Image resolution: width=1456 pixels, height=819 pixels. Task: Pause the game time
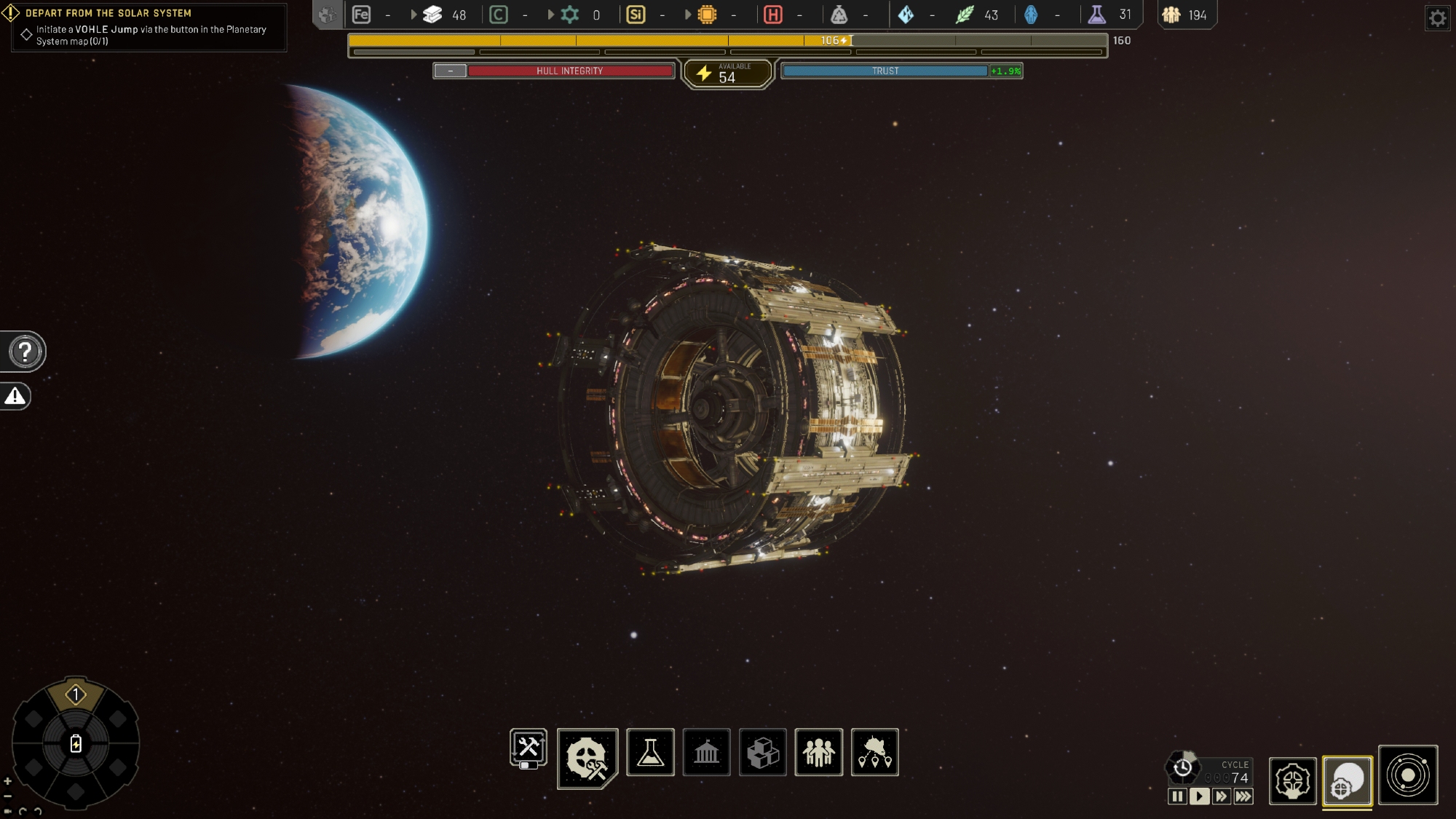point(1177,796)
